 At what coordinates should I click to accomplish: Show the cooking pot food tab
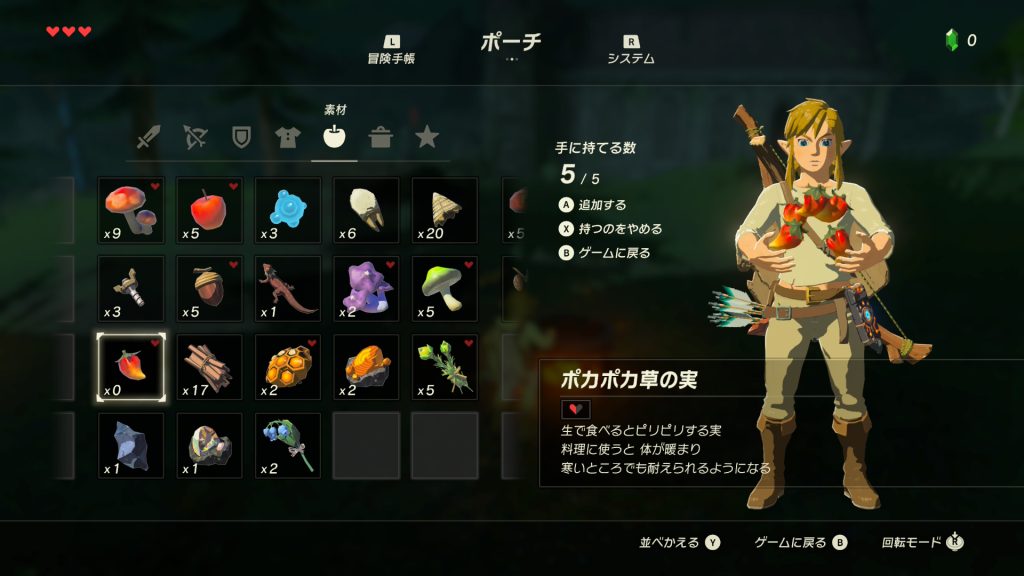(380, 137)
